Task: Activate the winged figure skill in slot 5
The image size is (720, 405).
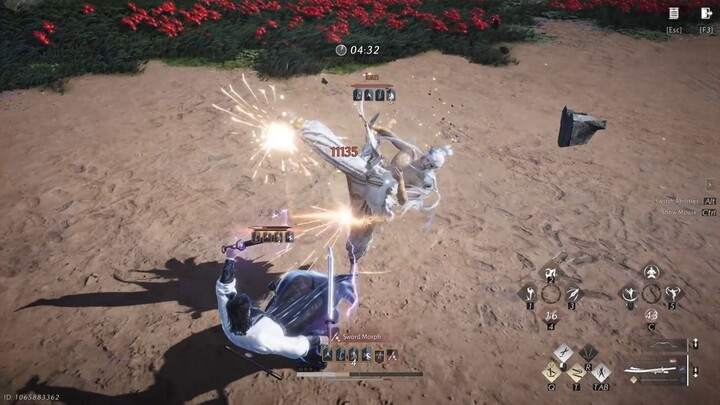Action: point(673,293)
